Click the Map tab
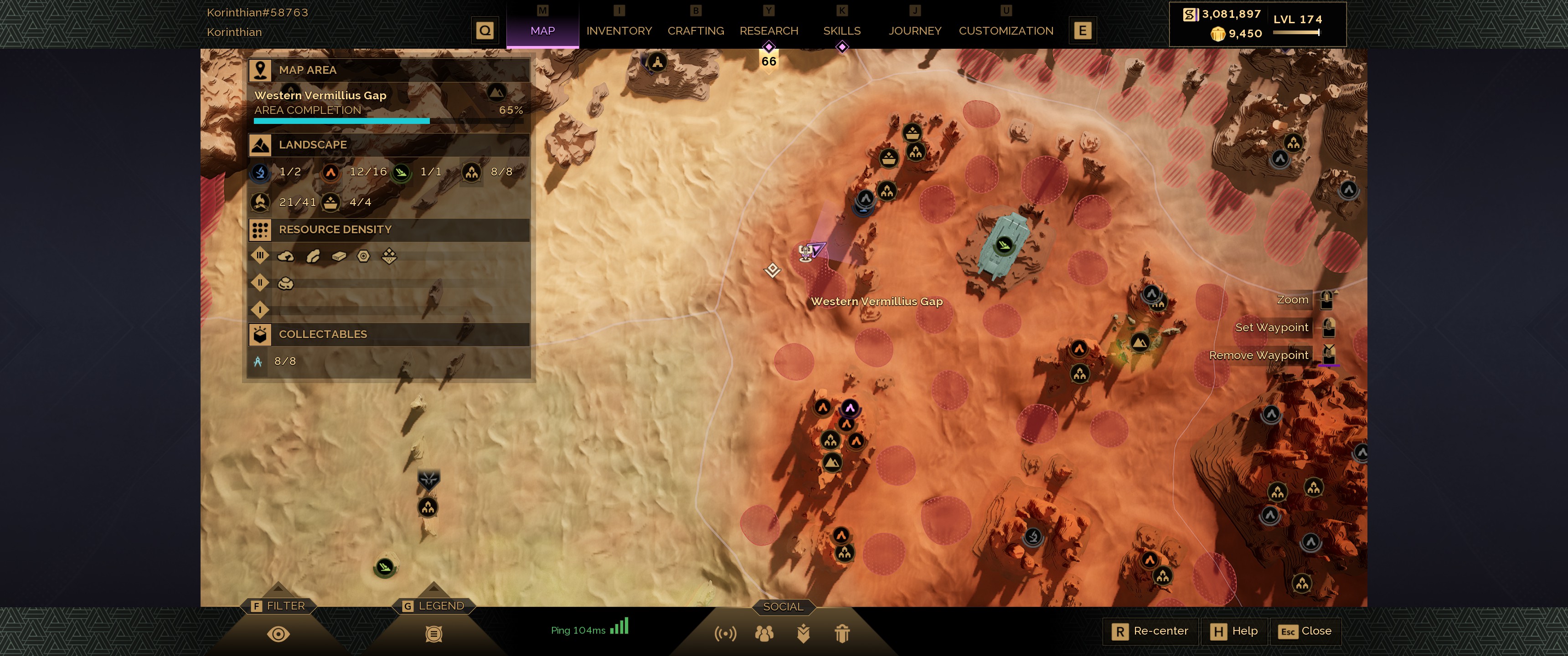This screenshot has height=656, width=1568. [542, 31]
